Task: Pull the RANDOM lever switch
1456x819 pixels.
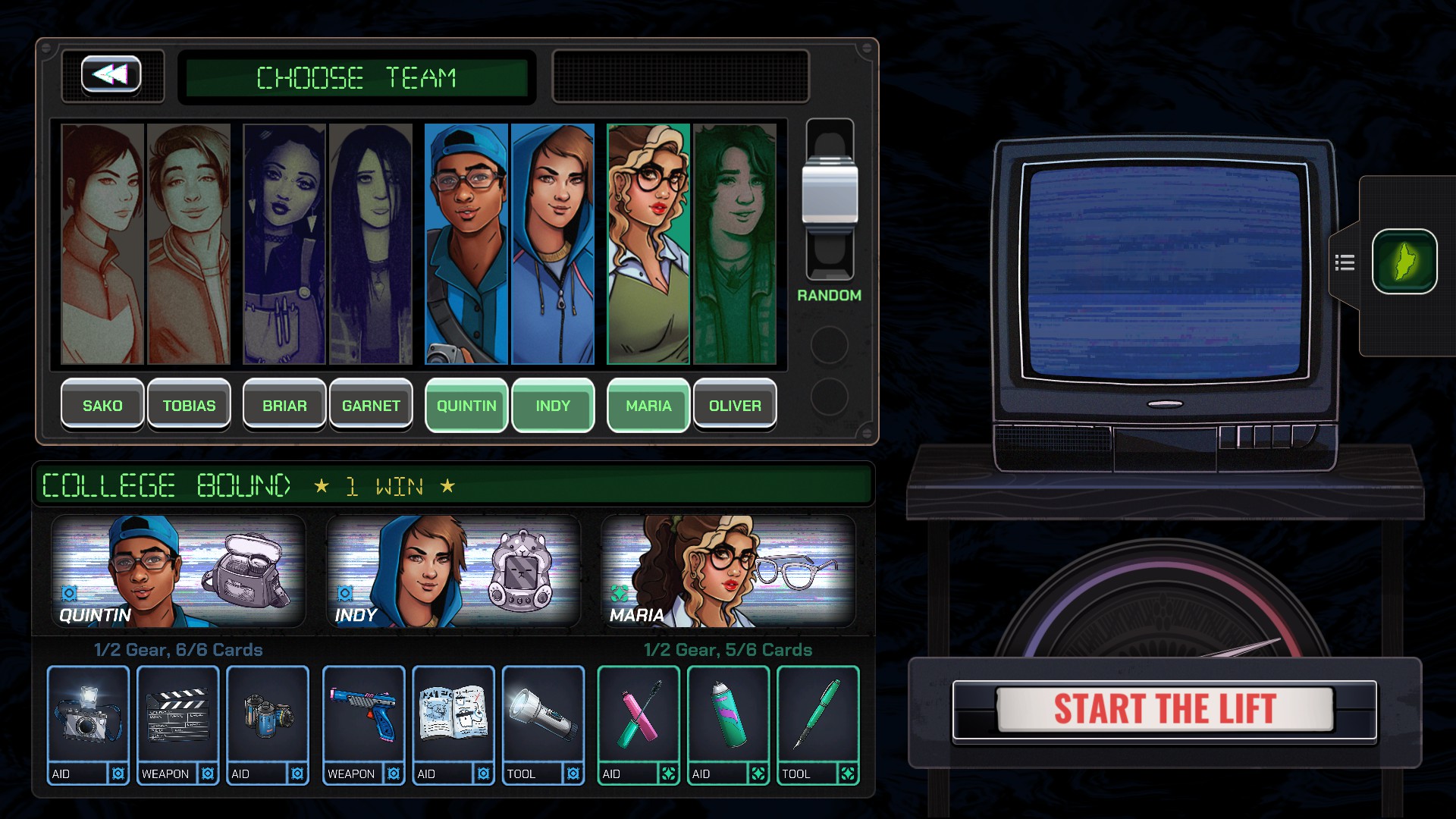Action: pyautogui.click(x=830, y=193)
